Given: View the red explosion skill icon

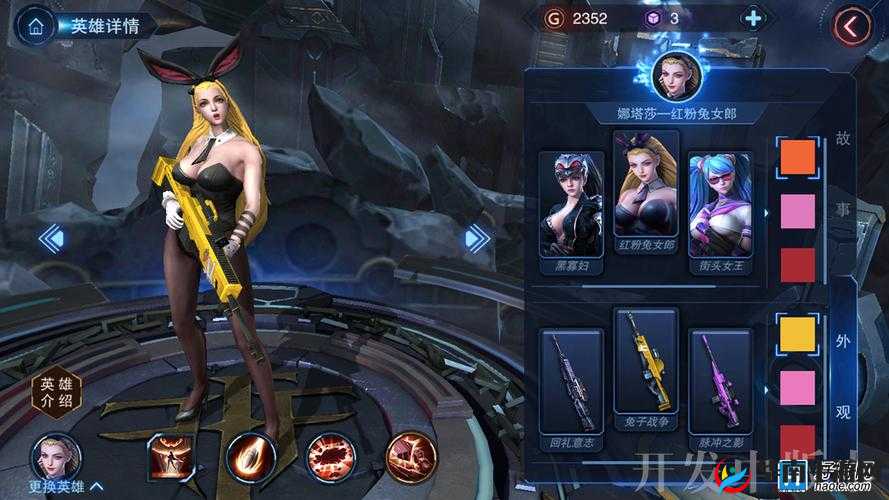Looking at the screenshot, I should pyautogui.click(x=330, y=456).
